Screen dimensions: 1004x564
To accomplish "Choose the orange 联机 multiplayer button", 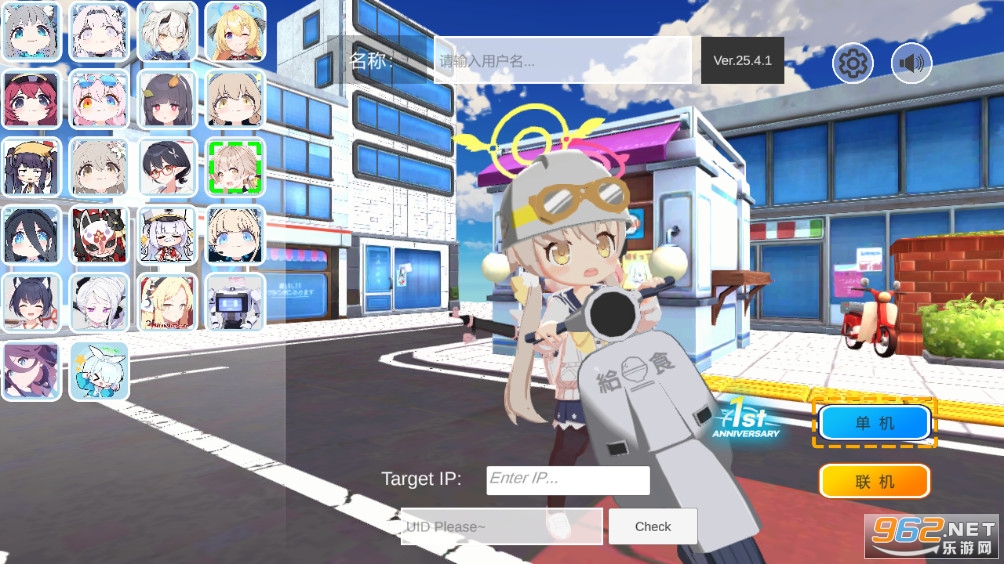I will pyautogui.click(x=875, y=482).
